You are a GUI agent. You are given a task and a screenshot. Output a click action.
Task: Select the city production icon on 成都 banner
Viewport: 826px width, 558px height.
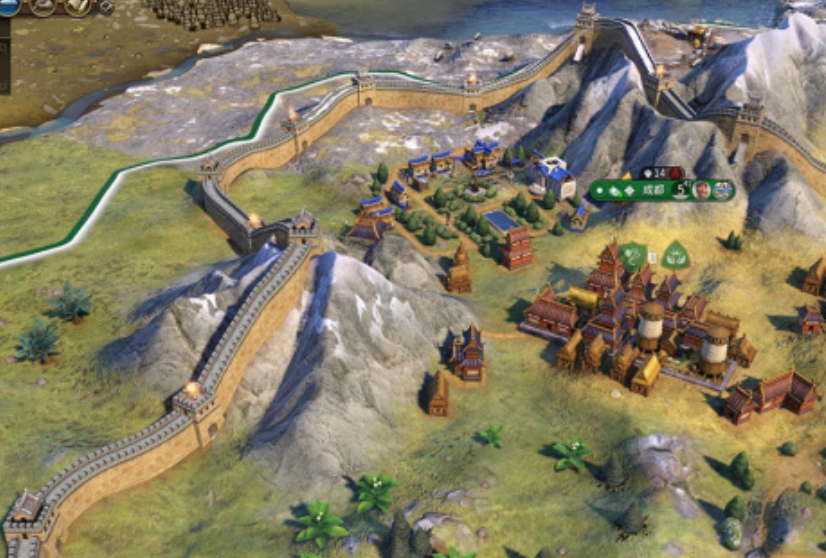point(724,190)
